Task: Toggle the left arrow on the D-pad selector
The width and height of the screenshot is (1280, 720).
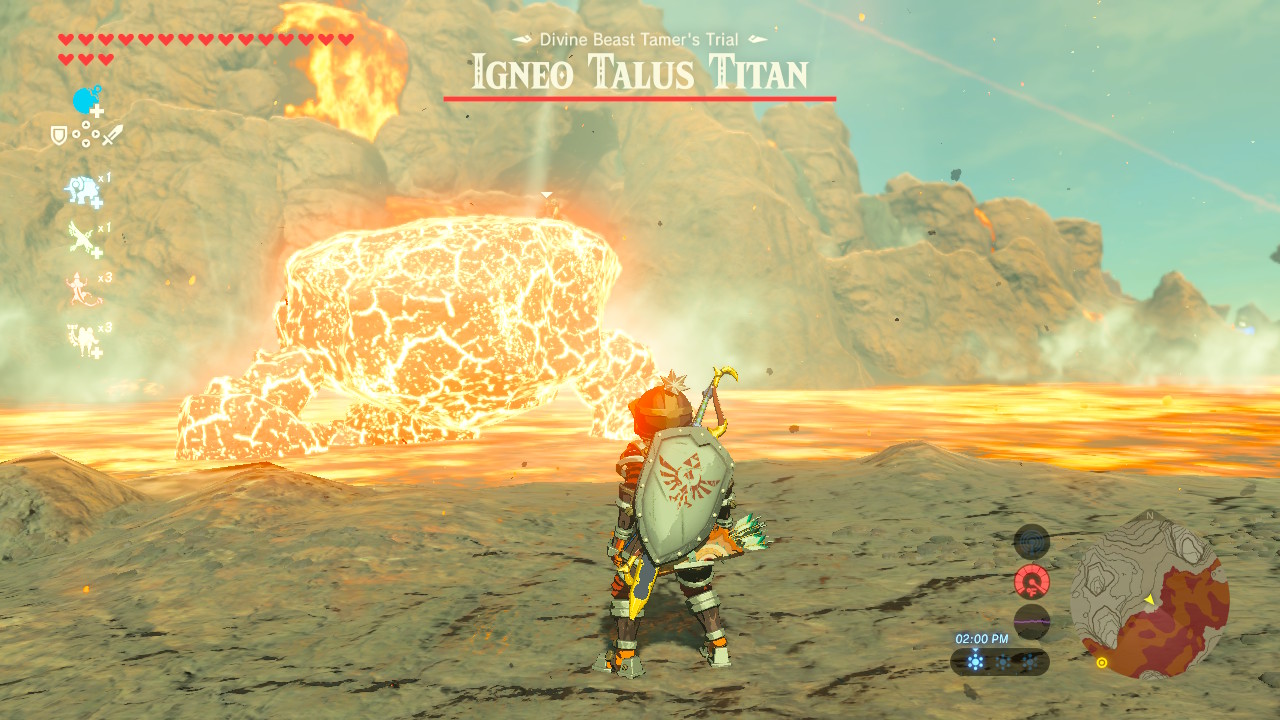Action: [x=77, y=133]
